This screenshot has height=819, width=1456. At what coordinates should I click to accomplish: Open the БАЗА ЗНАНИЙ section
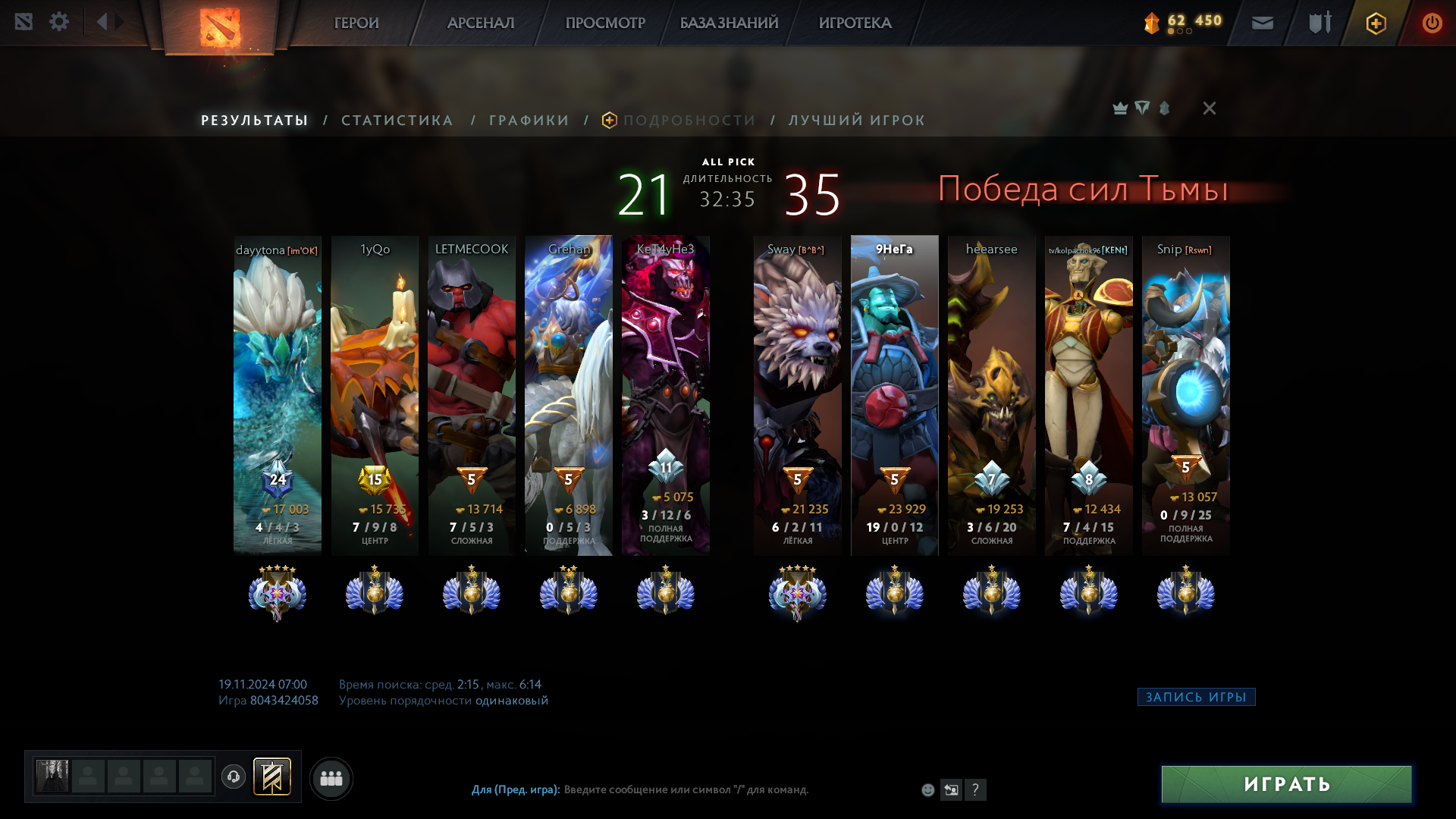729,23
